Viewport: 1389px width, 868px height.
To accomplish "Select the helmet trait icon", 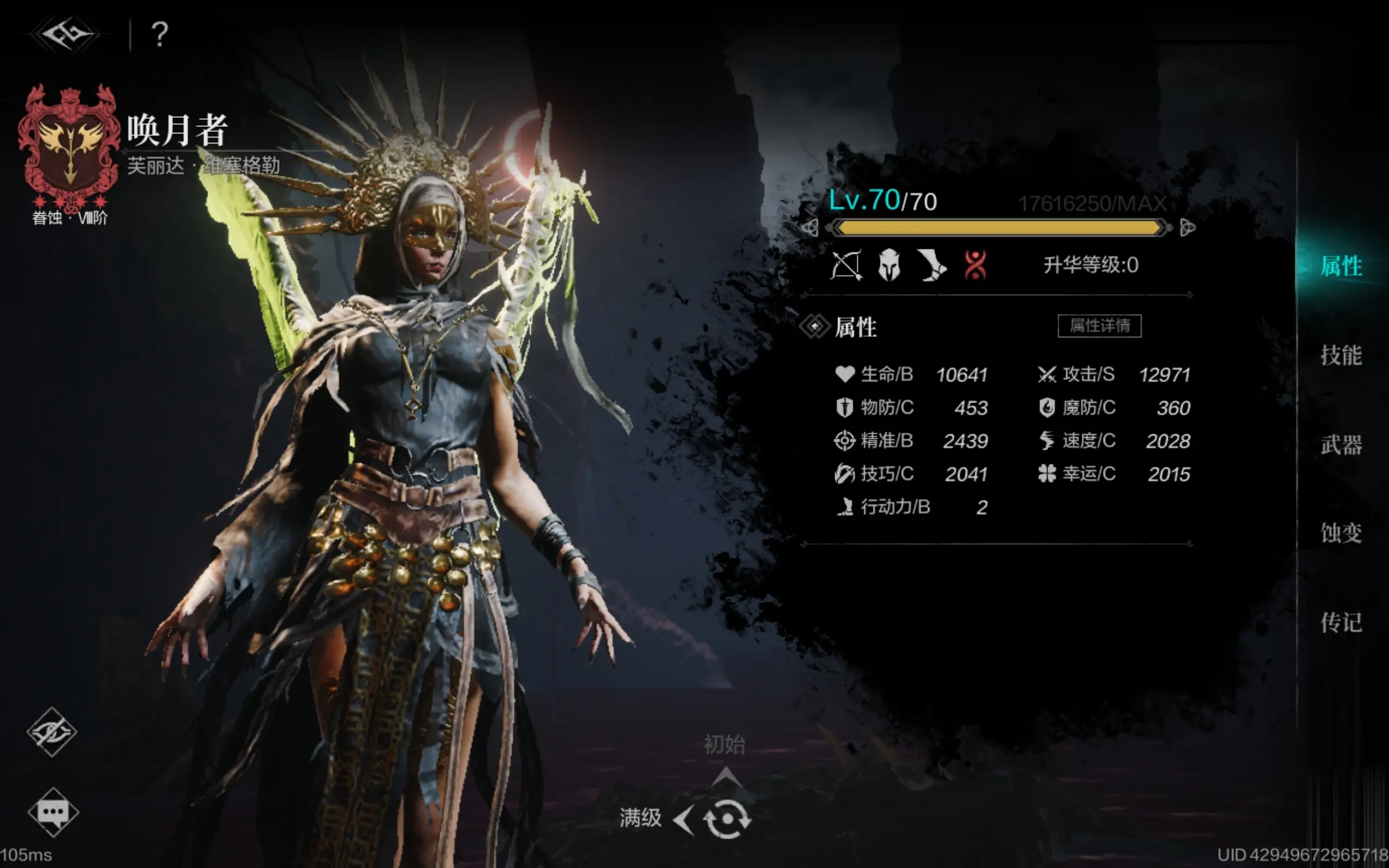I will pyautogui.click(x=889, y=266).
